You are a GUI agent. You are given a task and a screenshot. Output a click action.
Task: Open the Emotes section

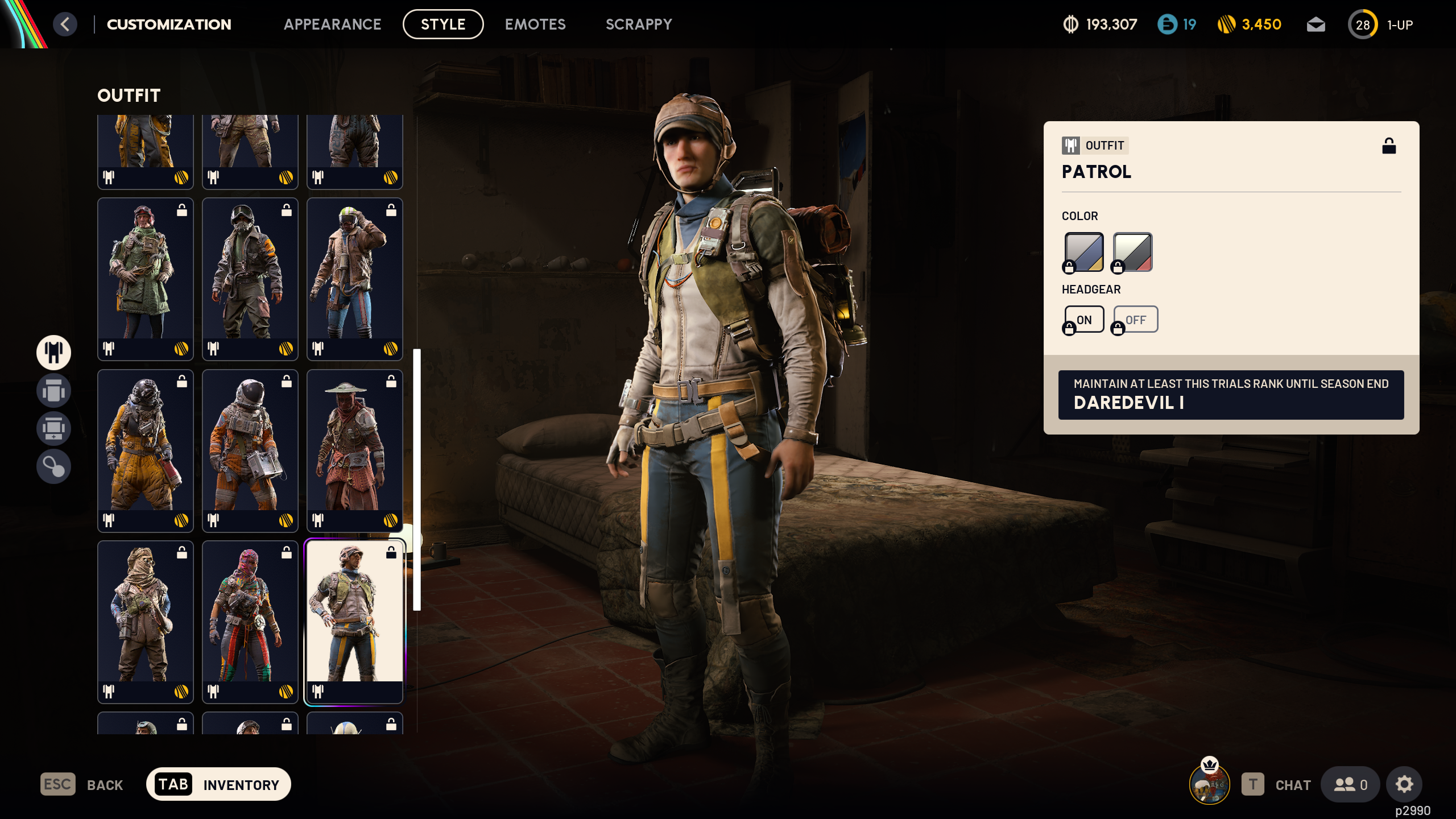(x=535, y=24)
